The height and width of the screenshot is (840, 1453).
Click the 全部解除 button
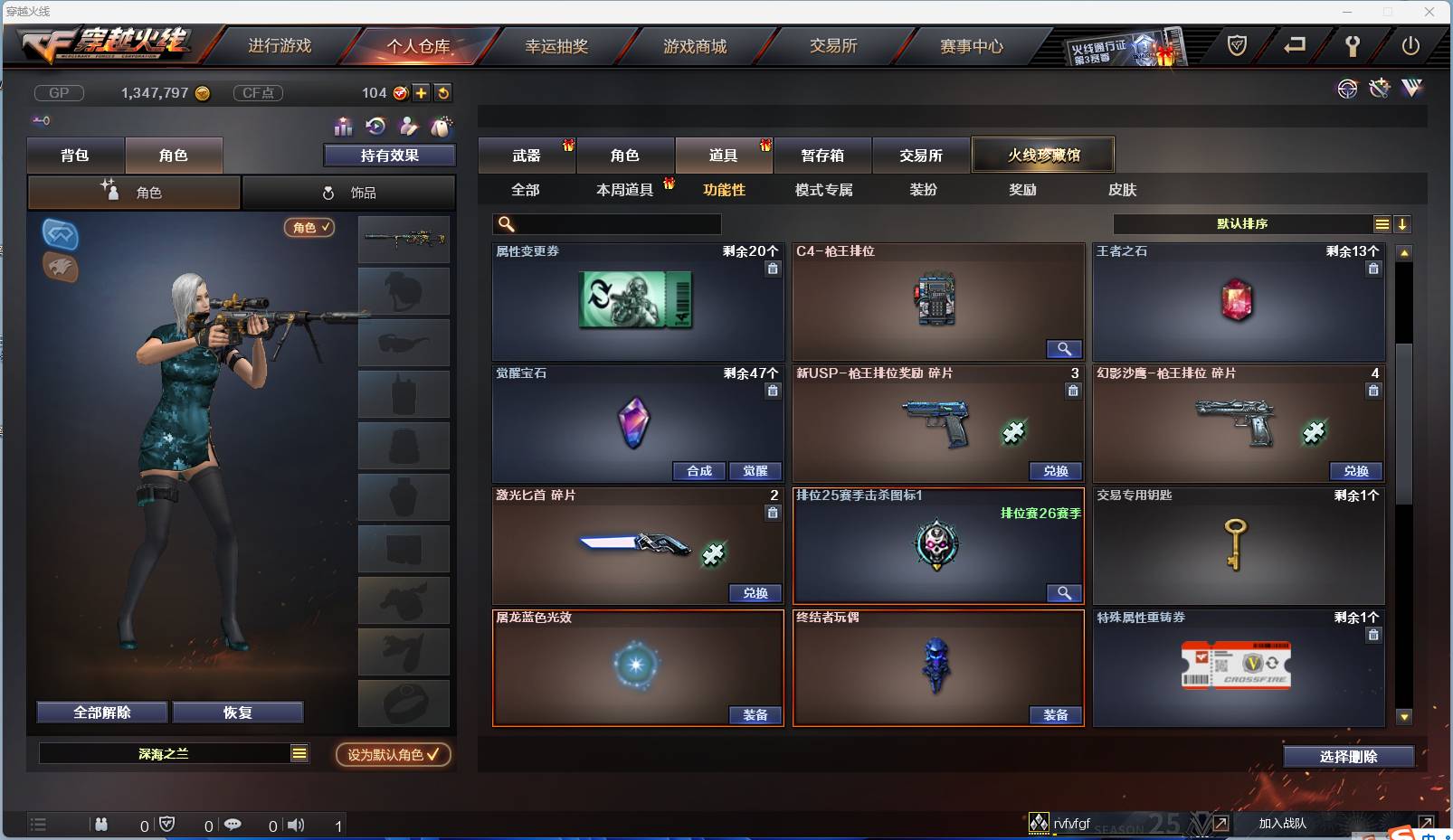coord(101,712)
